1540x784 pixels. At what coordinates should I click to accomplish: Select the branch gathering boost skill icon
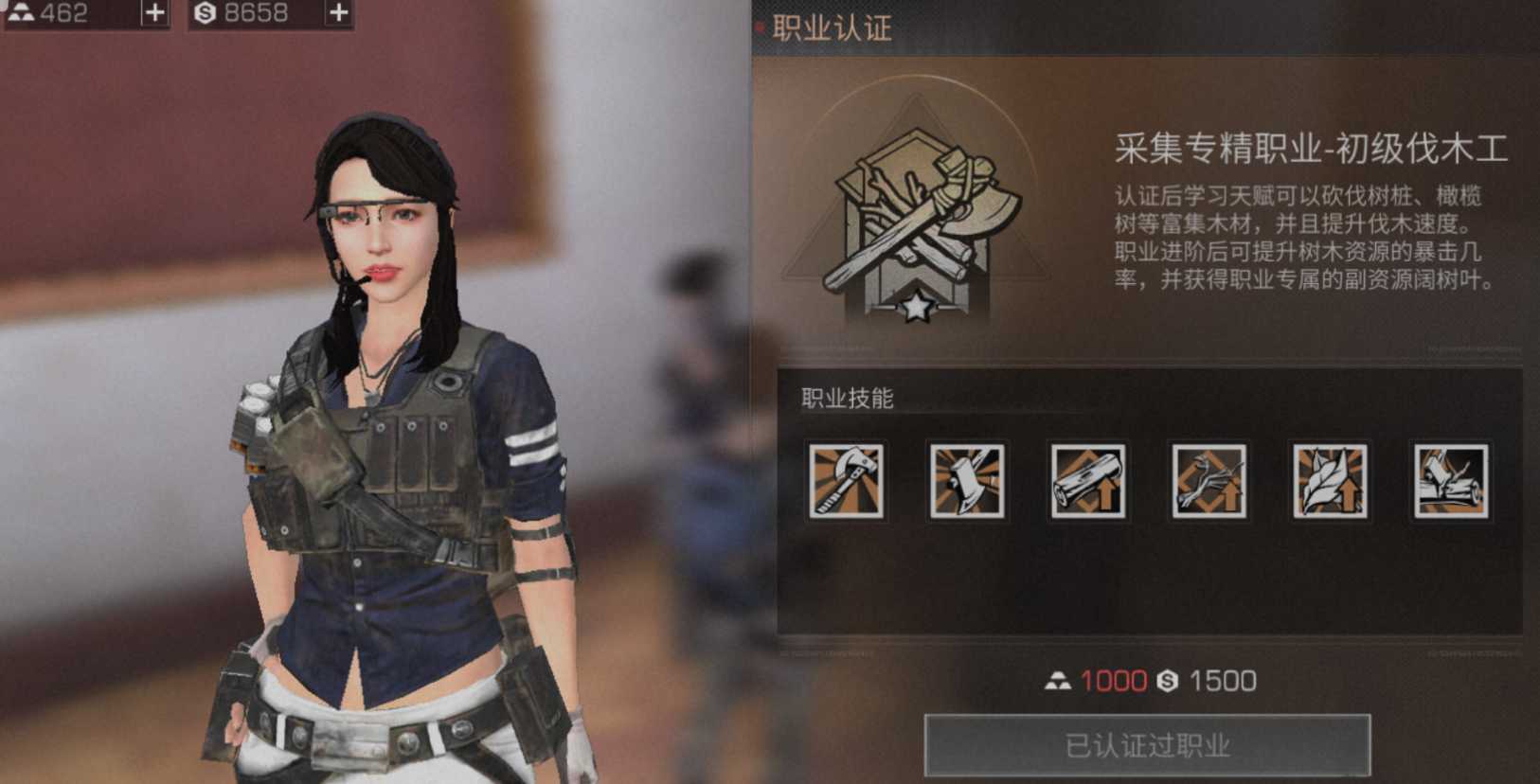coord(1208,483)
